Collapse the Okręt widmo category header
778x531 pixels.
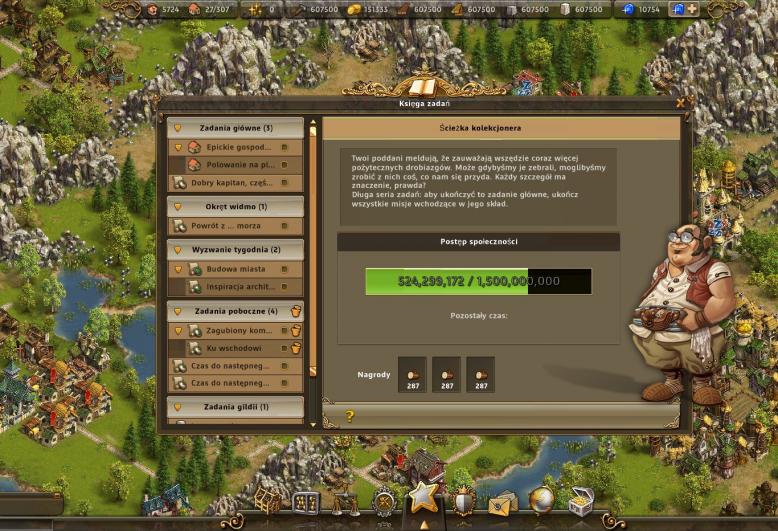point(235,207)
